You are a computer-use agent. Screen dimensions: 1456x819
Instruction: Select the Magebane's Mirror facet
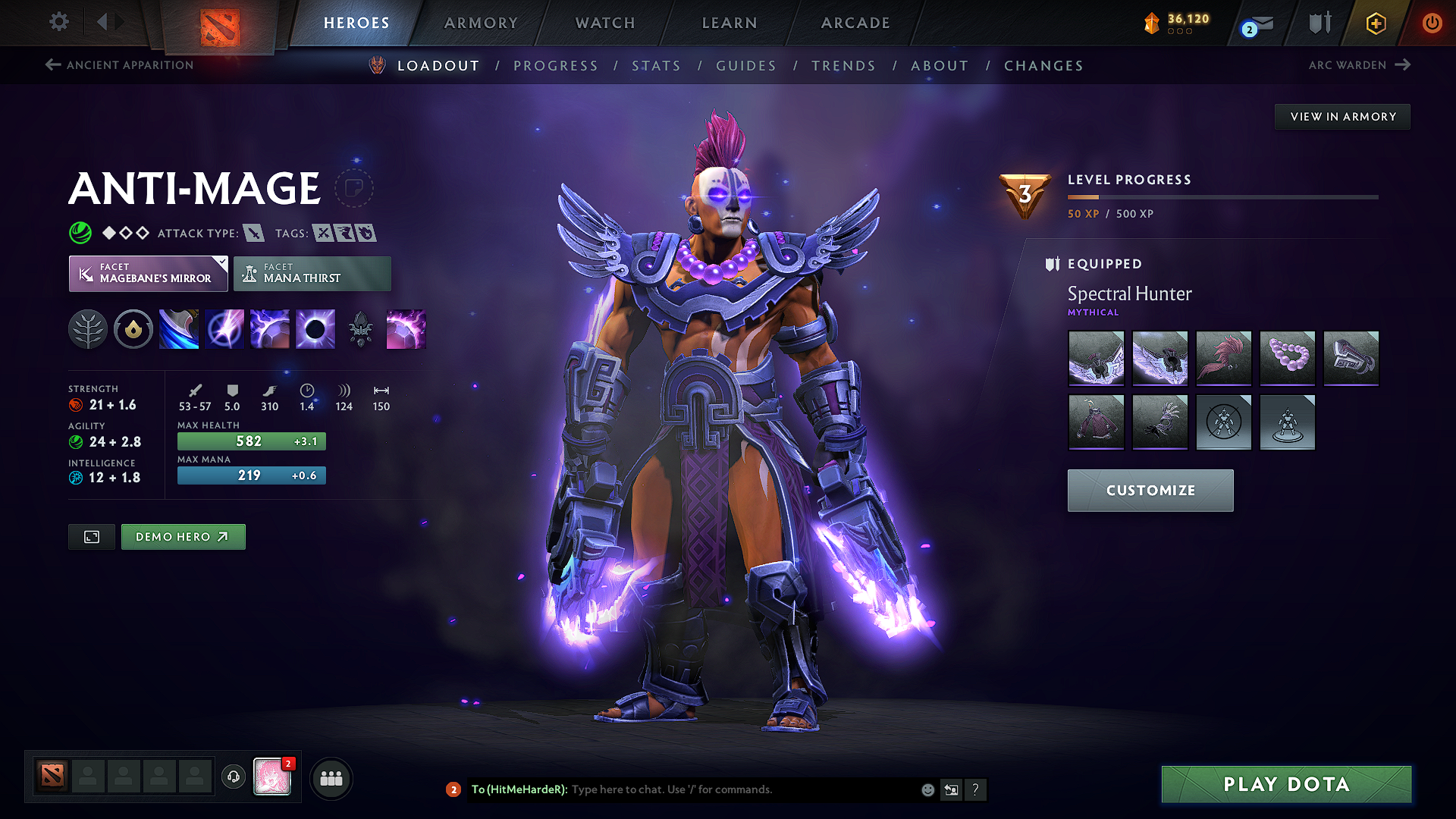148,273
